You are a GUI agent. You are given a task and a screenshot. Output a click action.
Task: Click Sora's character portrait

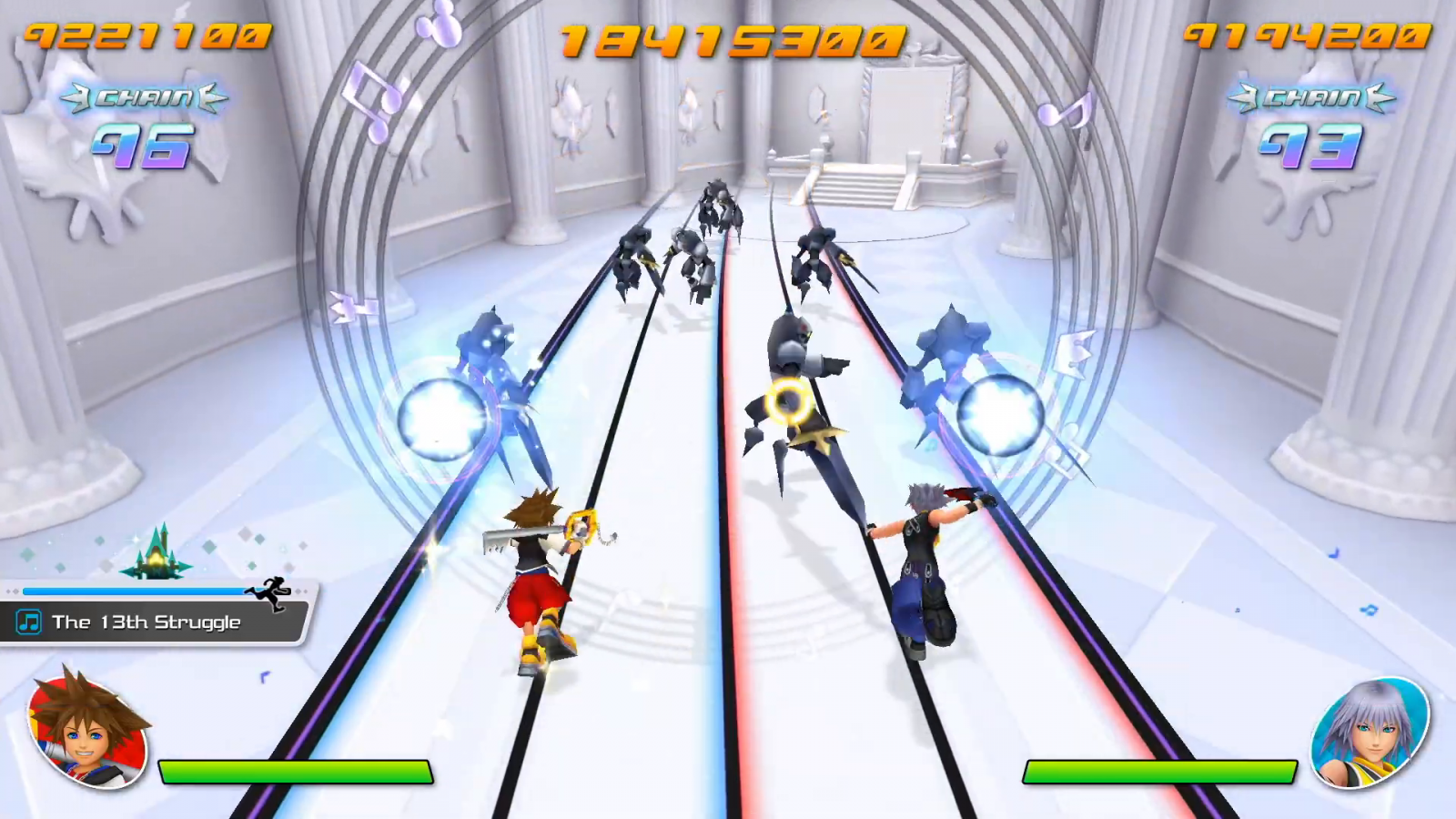(88, 730)
